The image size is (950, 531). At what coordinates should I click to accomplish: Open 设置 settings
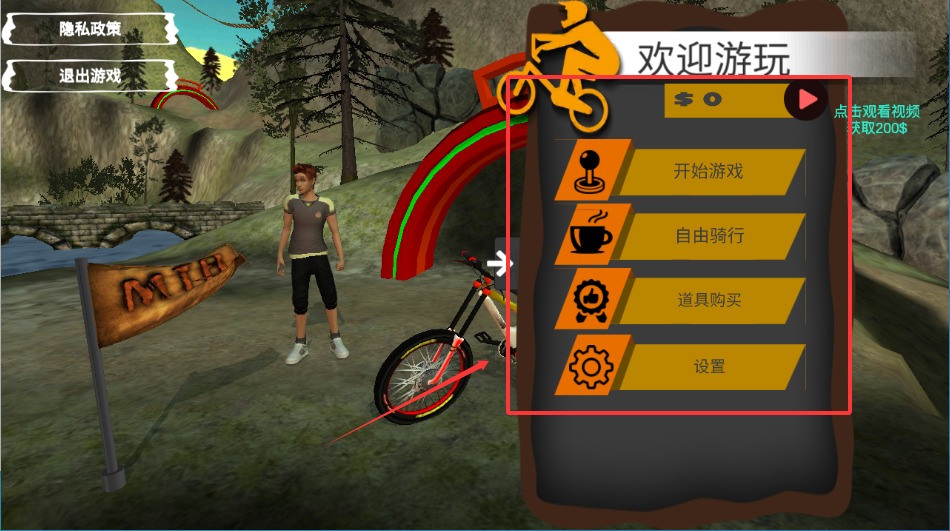tap(708, 367)
